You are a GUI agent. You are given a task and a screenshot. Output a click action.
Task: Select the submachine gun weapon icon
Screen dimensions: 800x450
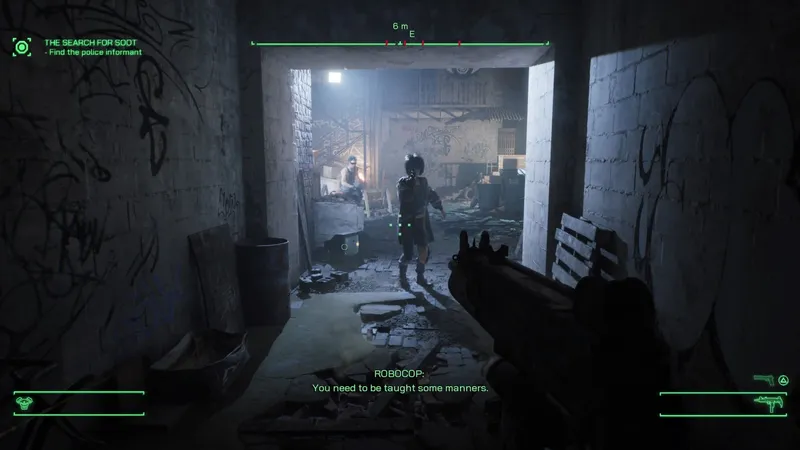[769, 404]
